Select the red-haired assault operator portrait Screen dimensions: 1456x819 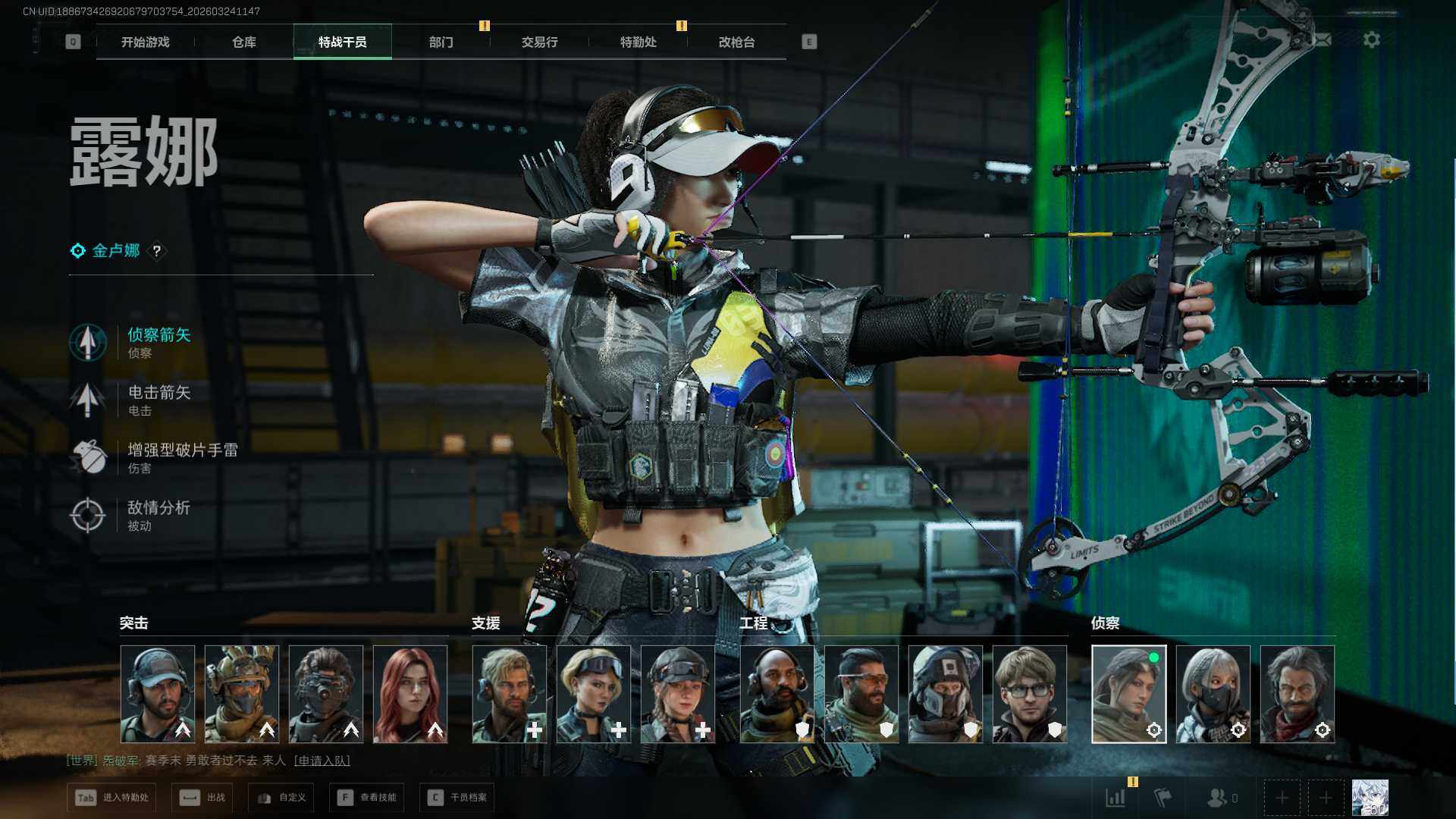(x=410, y=694)
